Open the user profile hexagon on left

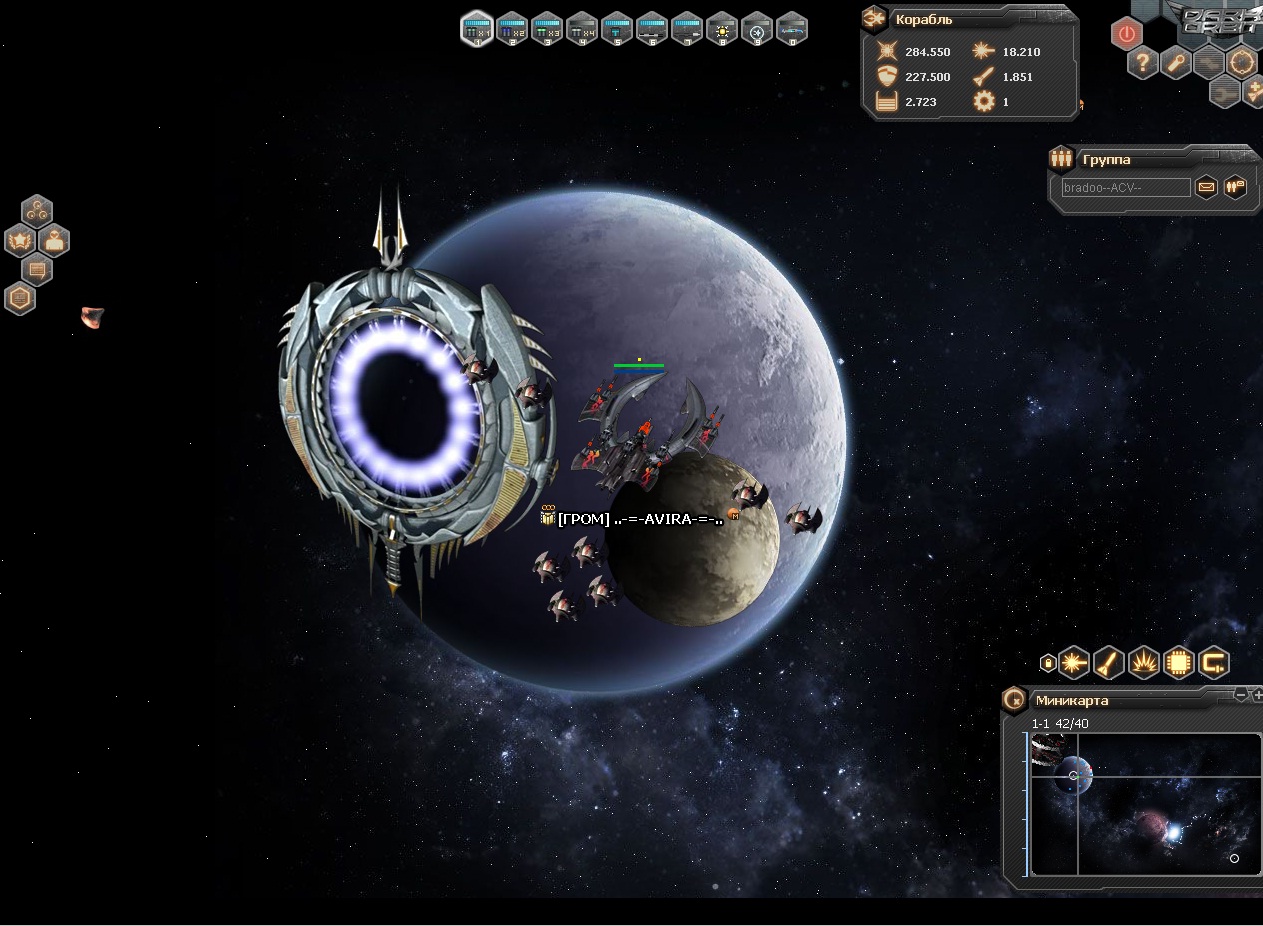[54, 240]
